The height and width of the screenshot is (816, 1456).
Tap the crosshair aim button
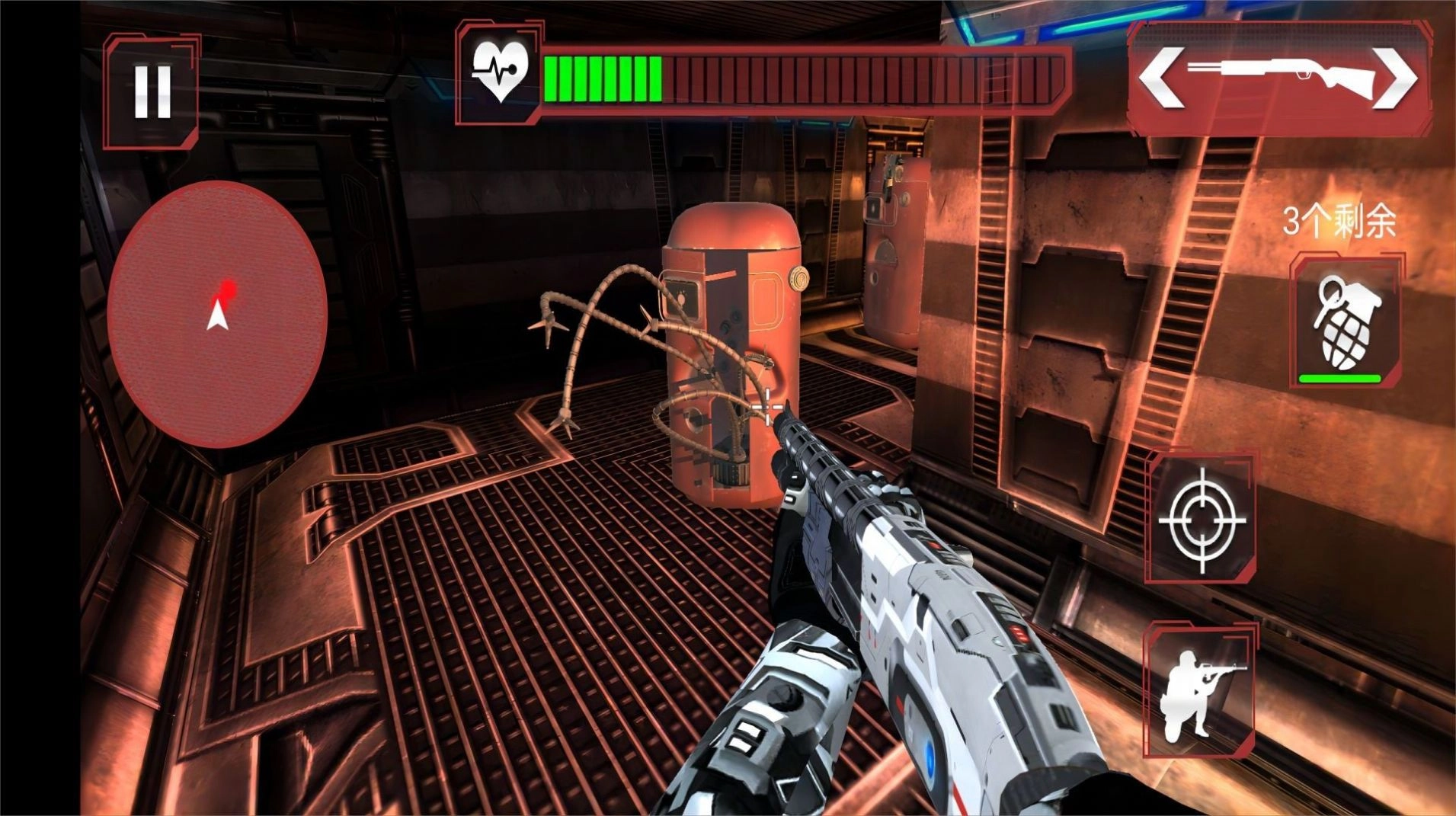[1202, 520]
